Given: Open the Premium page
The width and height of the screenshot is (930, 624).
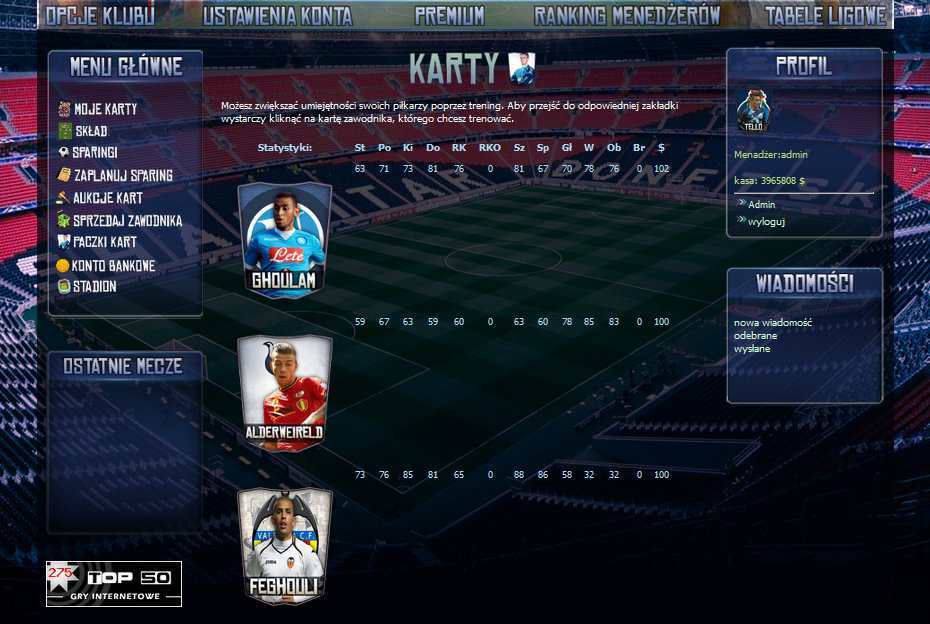Looking at the screenshot, I should [449, 15].
